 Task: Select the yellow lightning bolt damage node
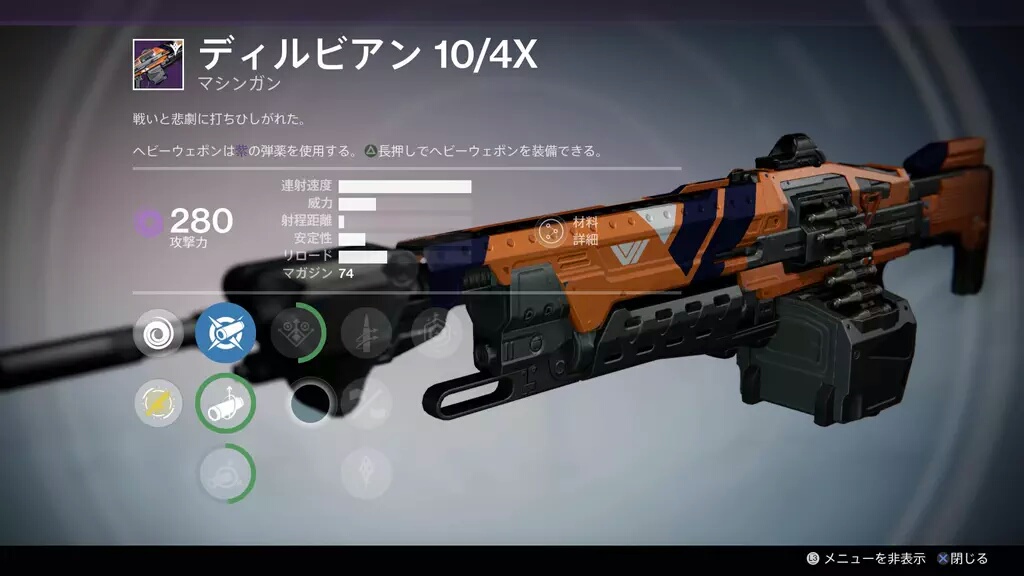pos(158,403)
